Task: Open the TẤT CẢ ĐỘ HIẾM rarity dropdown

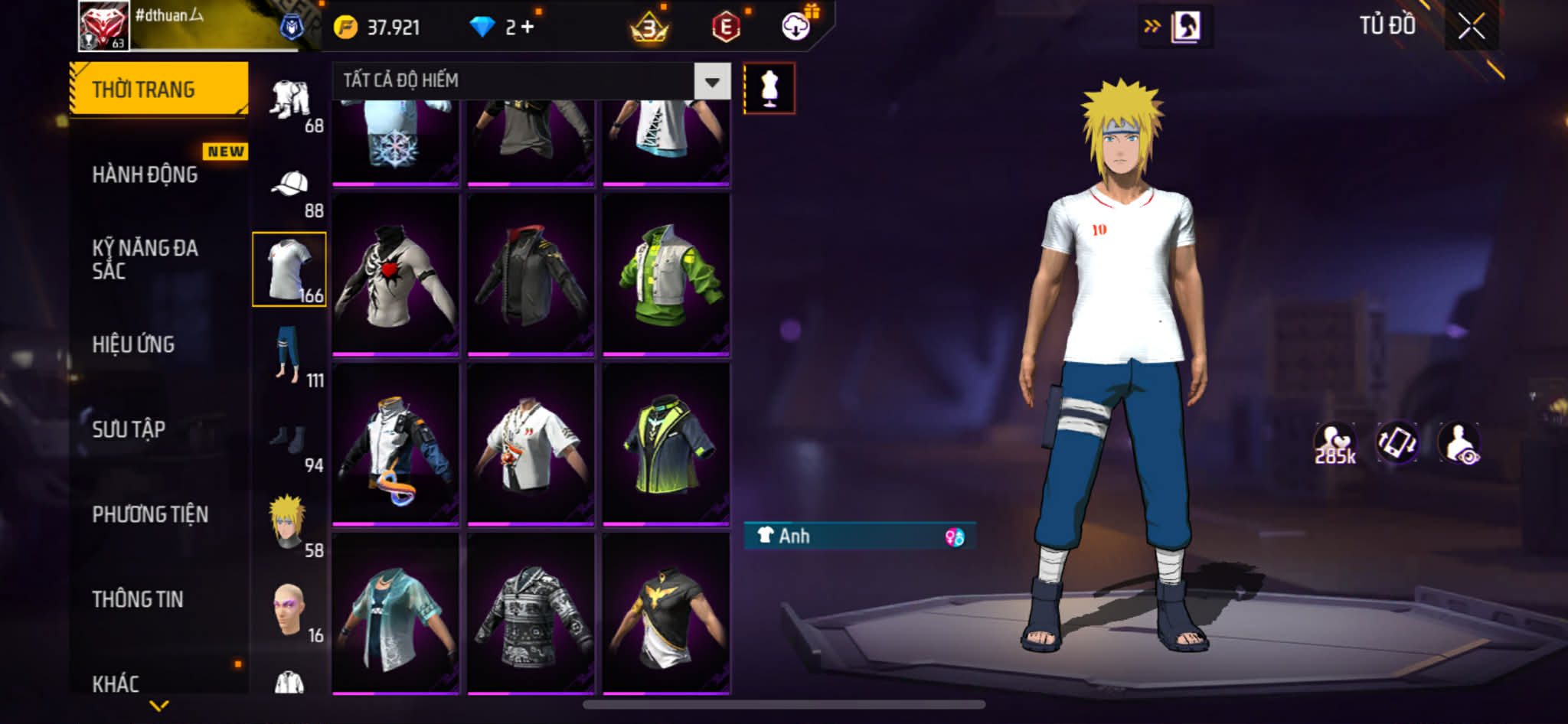Action: tap(712, 81)
